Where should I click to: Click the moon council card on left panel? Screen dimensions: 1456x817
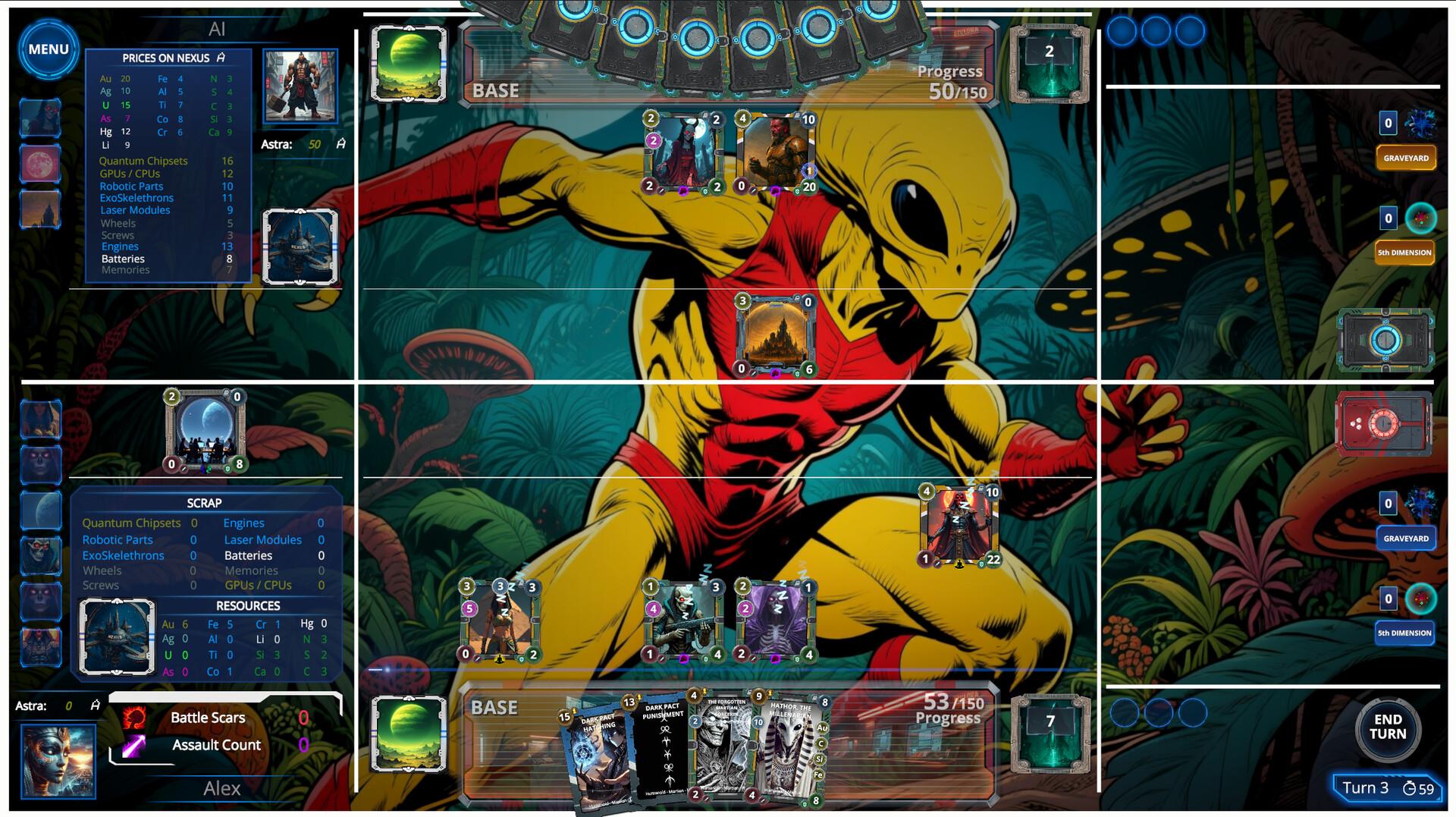[206, 430]
